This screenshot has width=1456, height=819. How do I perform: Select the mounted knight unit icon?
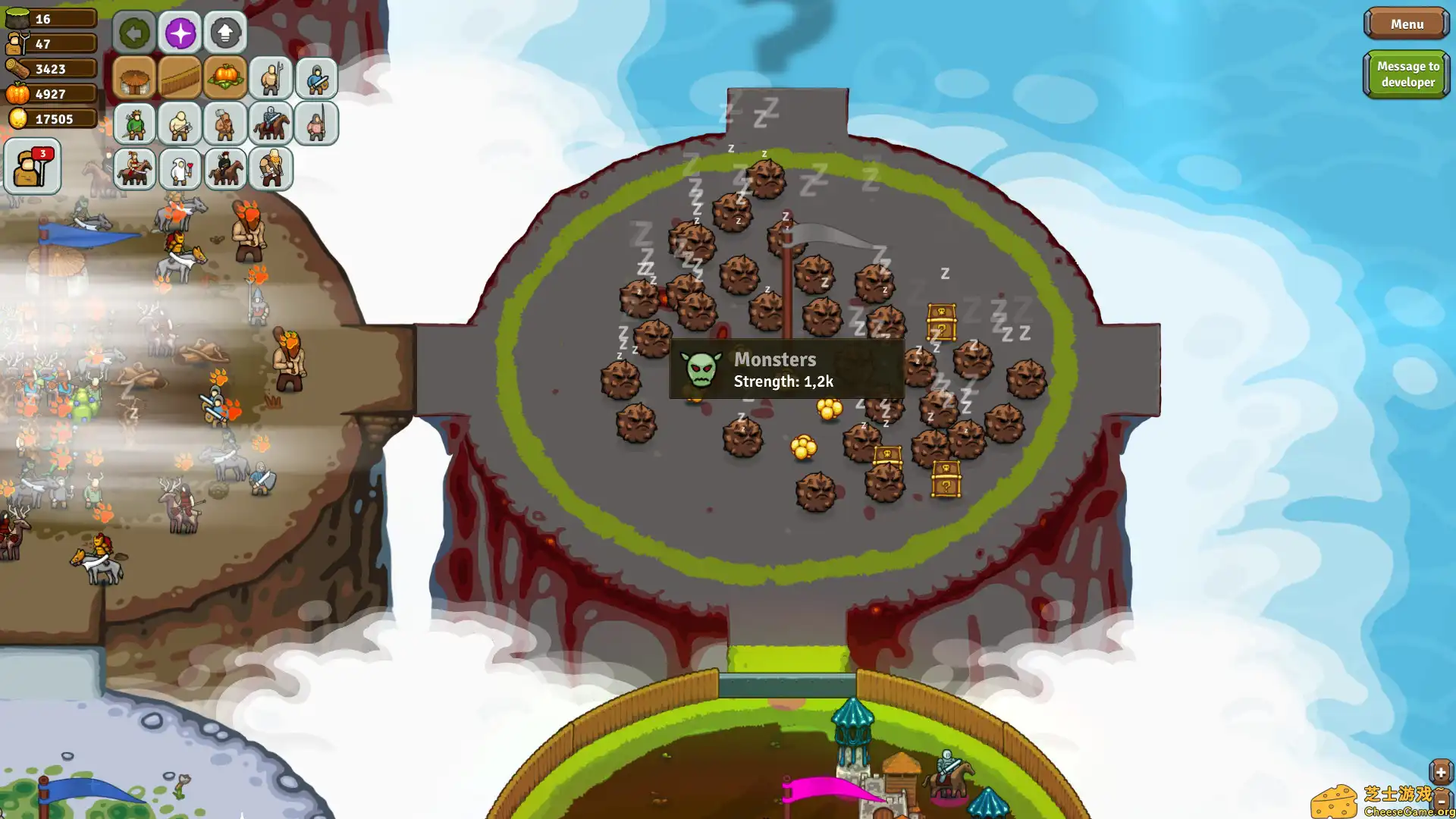coord(270,124)
